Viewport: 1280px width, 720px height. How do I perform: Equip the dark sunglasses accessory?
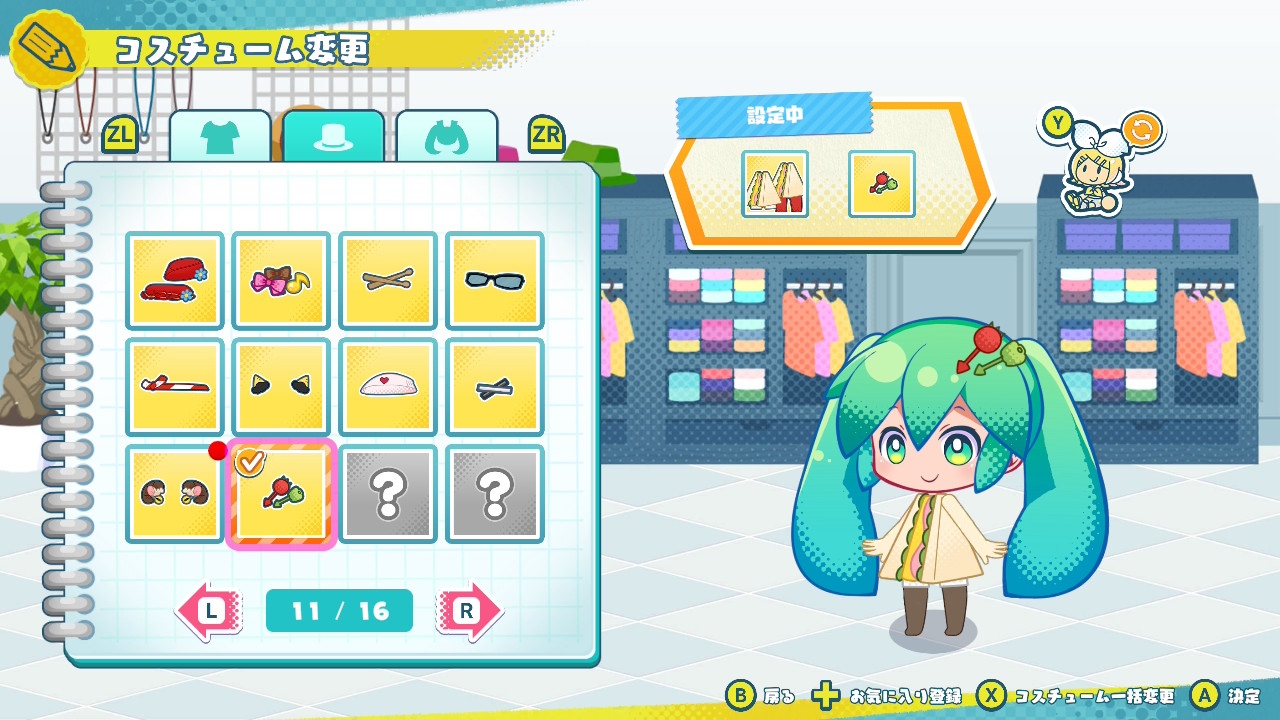(494, 281)
